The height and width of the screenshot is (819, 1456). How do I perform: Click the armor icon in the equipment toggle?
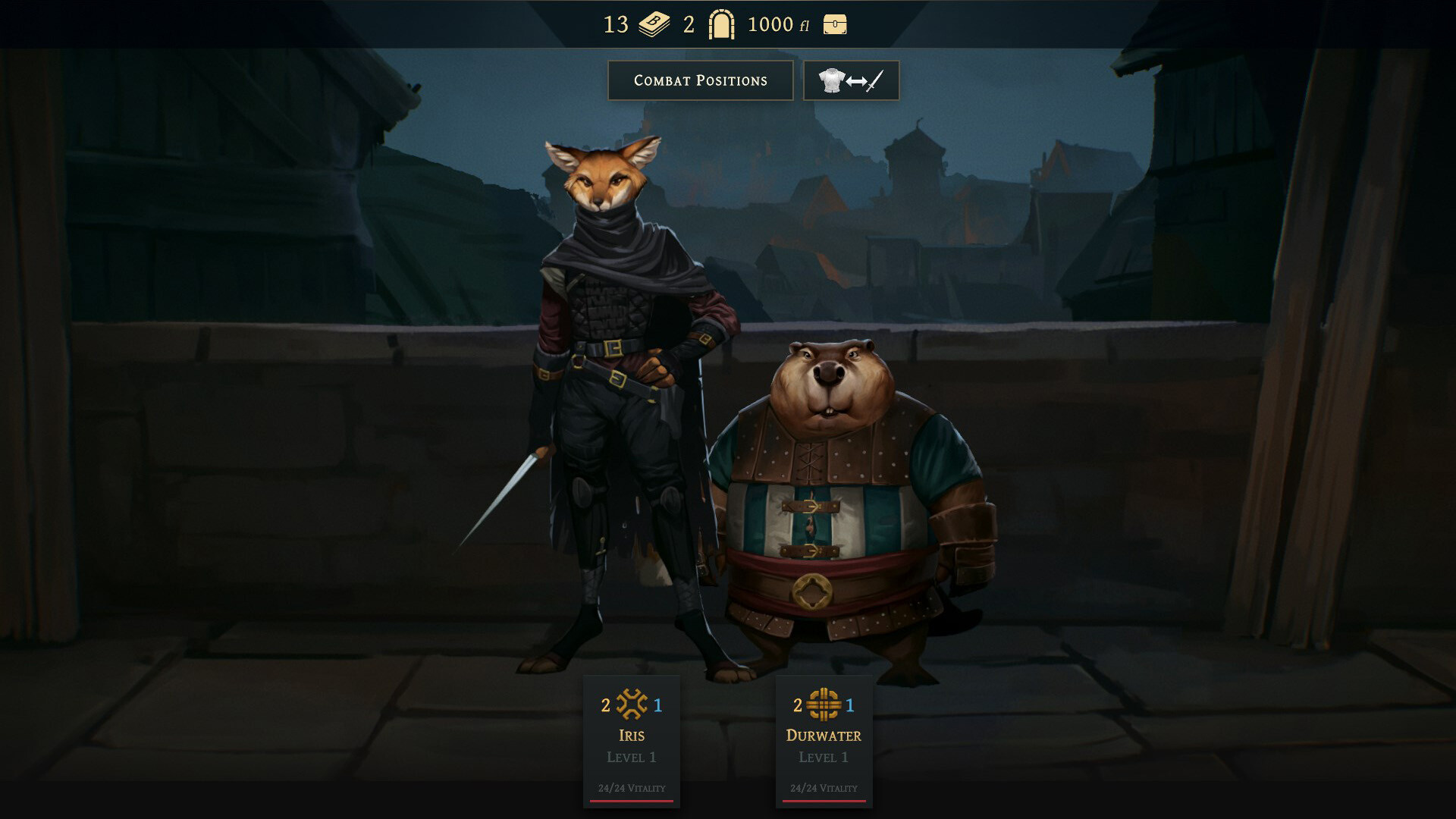coord(832,80)
